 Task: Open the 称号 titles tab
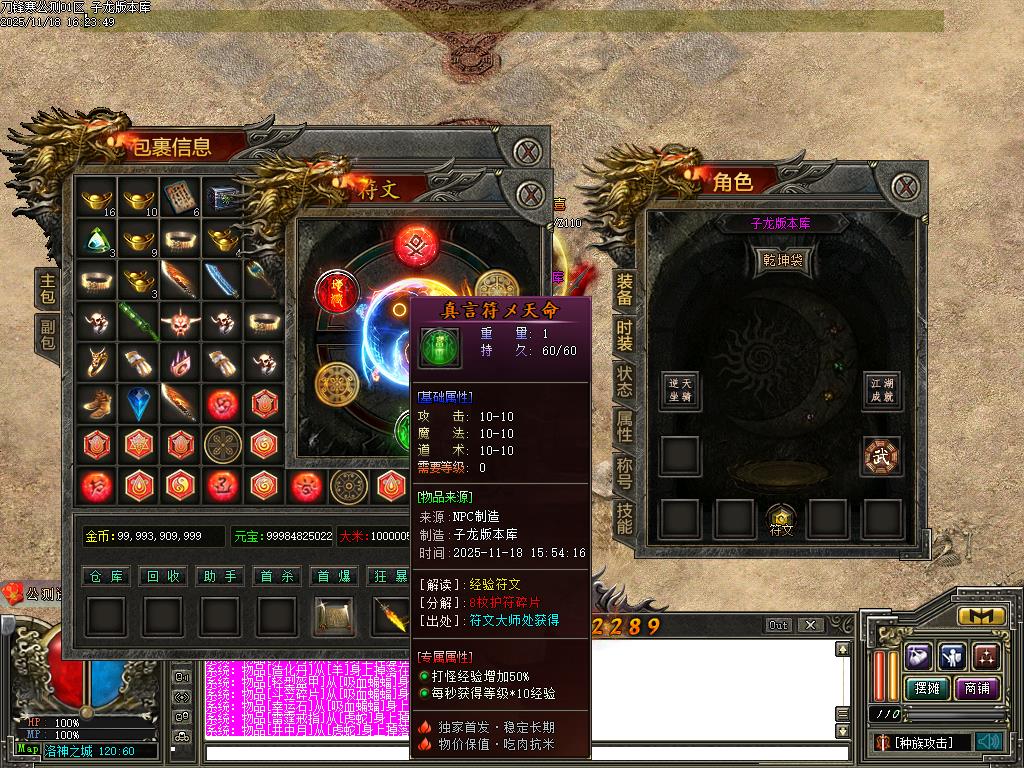click(x=624, y=471)
